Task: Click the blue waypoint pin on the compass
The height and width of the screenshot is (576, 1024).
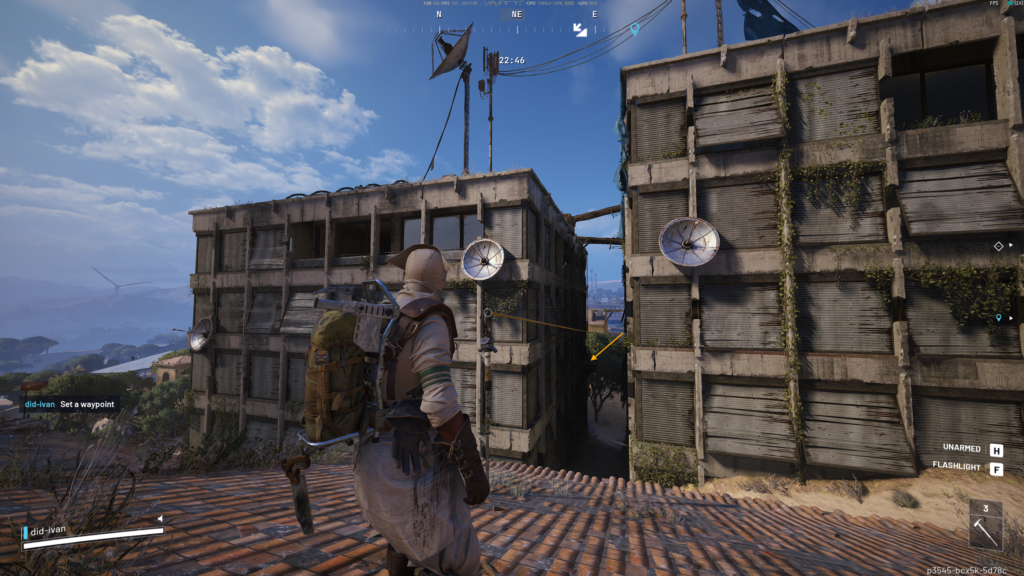Action: (x=634, y=30)
